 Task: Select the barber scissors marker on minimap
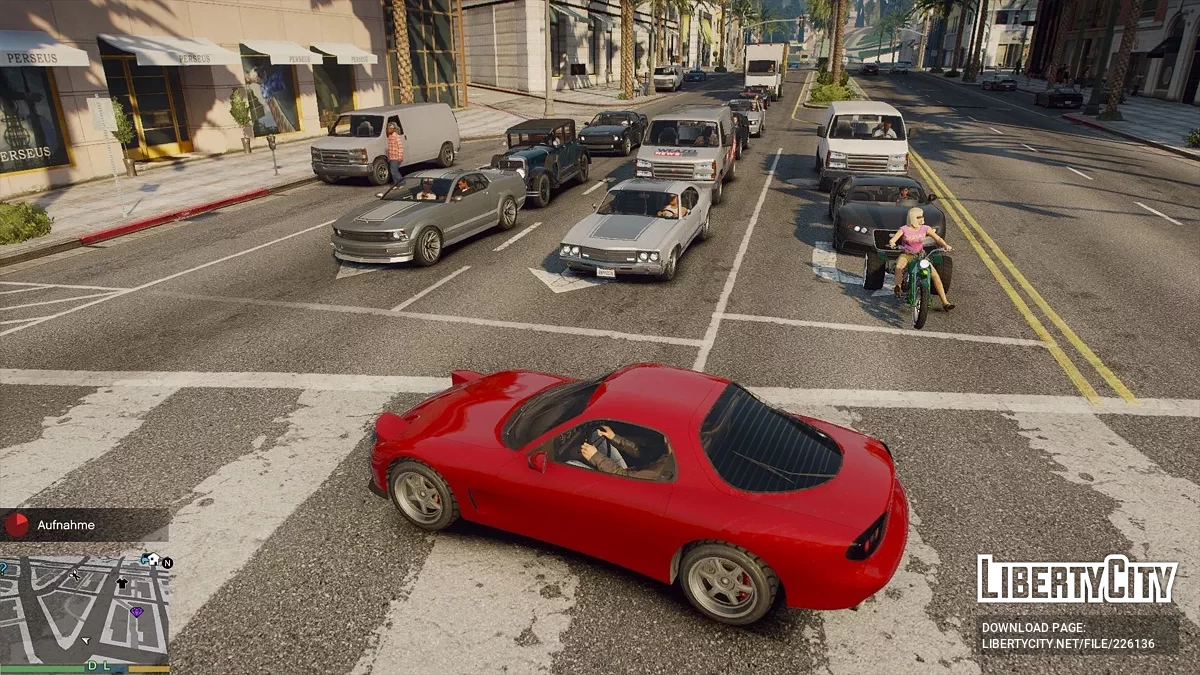[x=74, y=575]
